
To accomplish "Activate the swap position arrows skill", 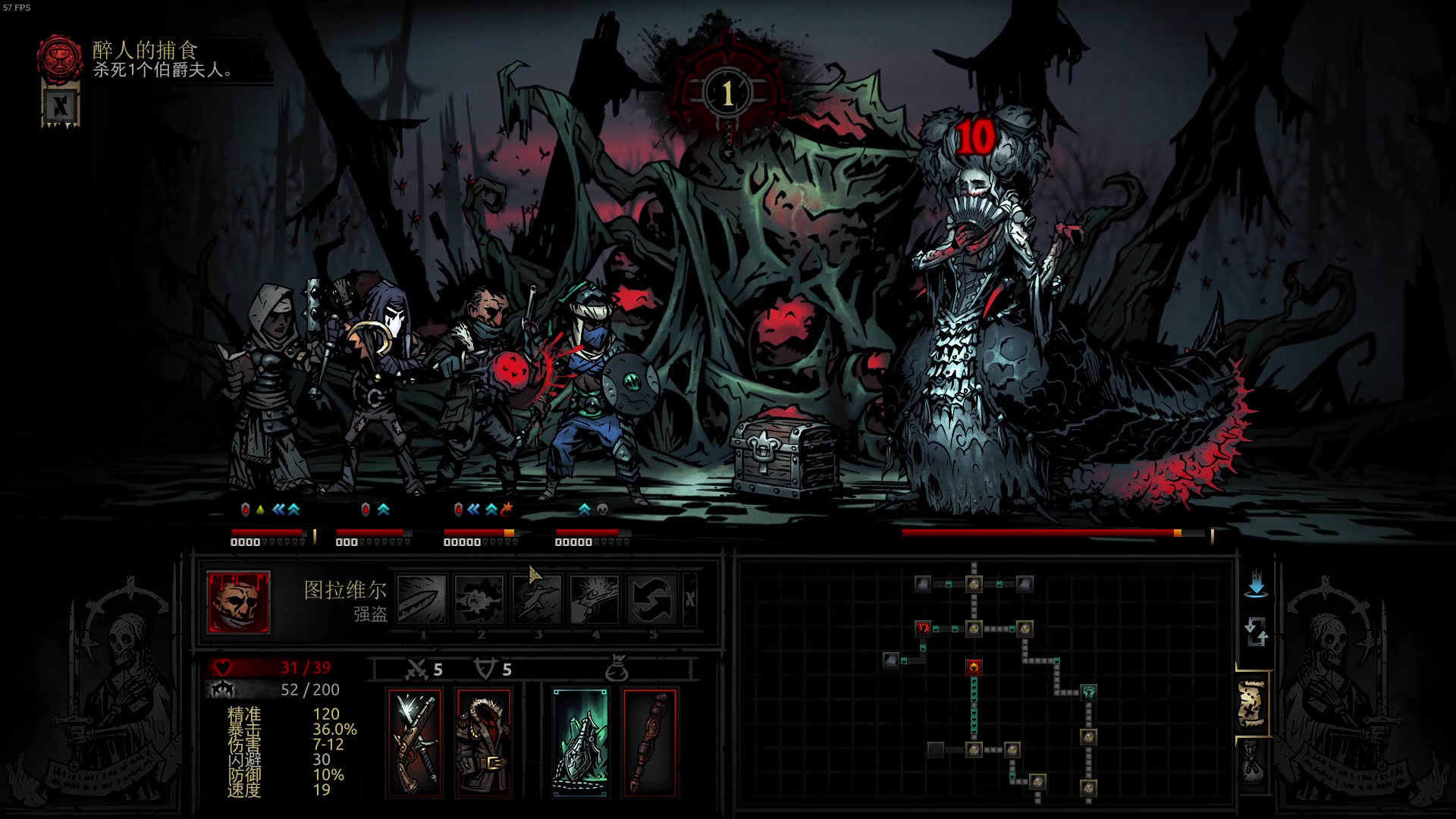I will point(652,599).
